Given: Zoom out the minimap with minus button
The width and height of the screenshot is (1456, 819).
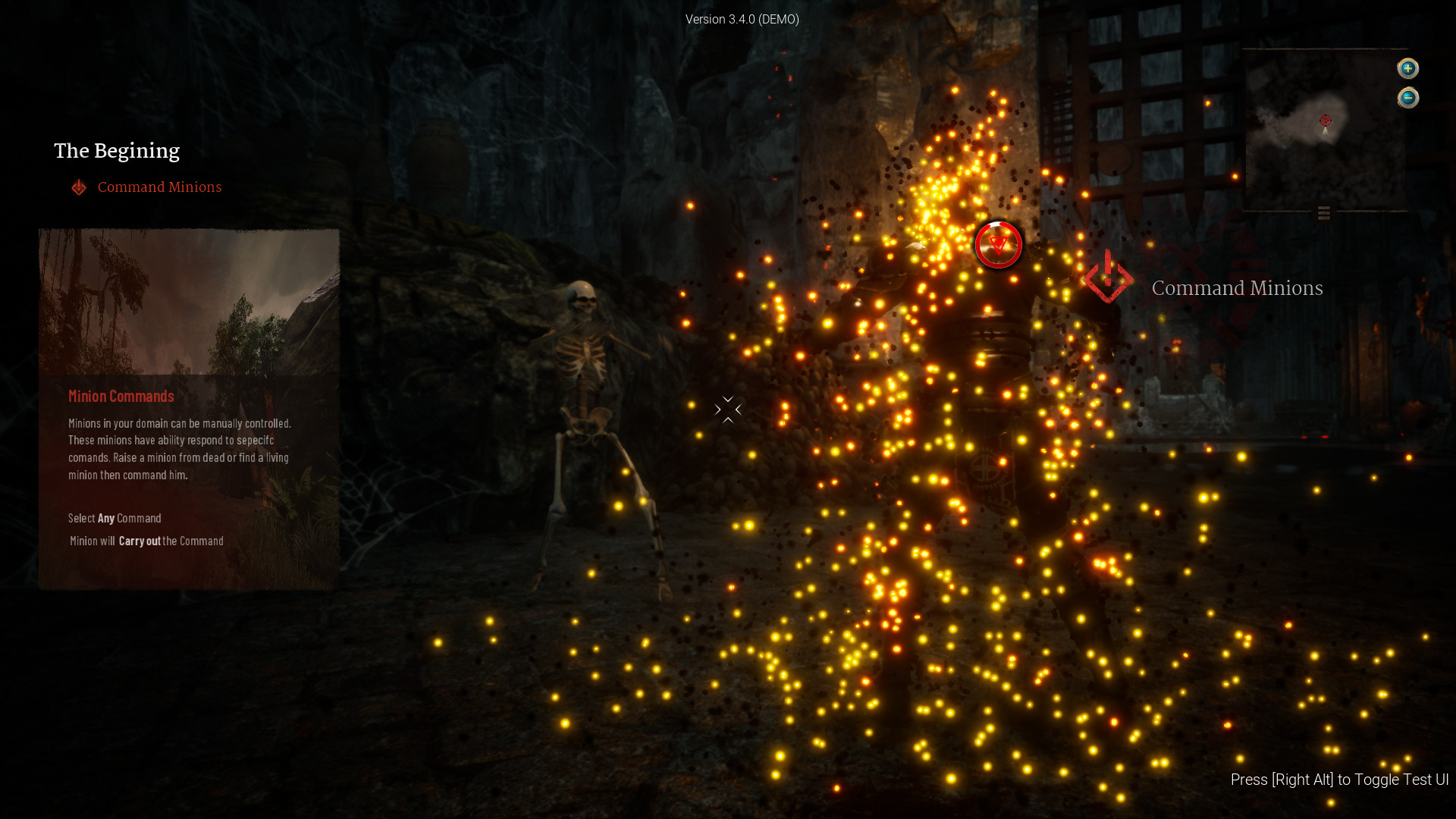Looking at the screenshot, I should coord(1407,98).
